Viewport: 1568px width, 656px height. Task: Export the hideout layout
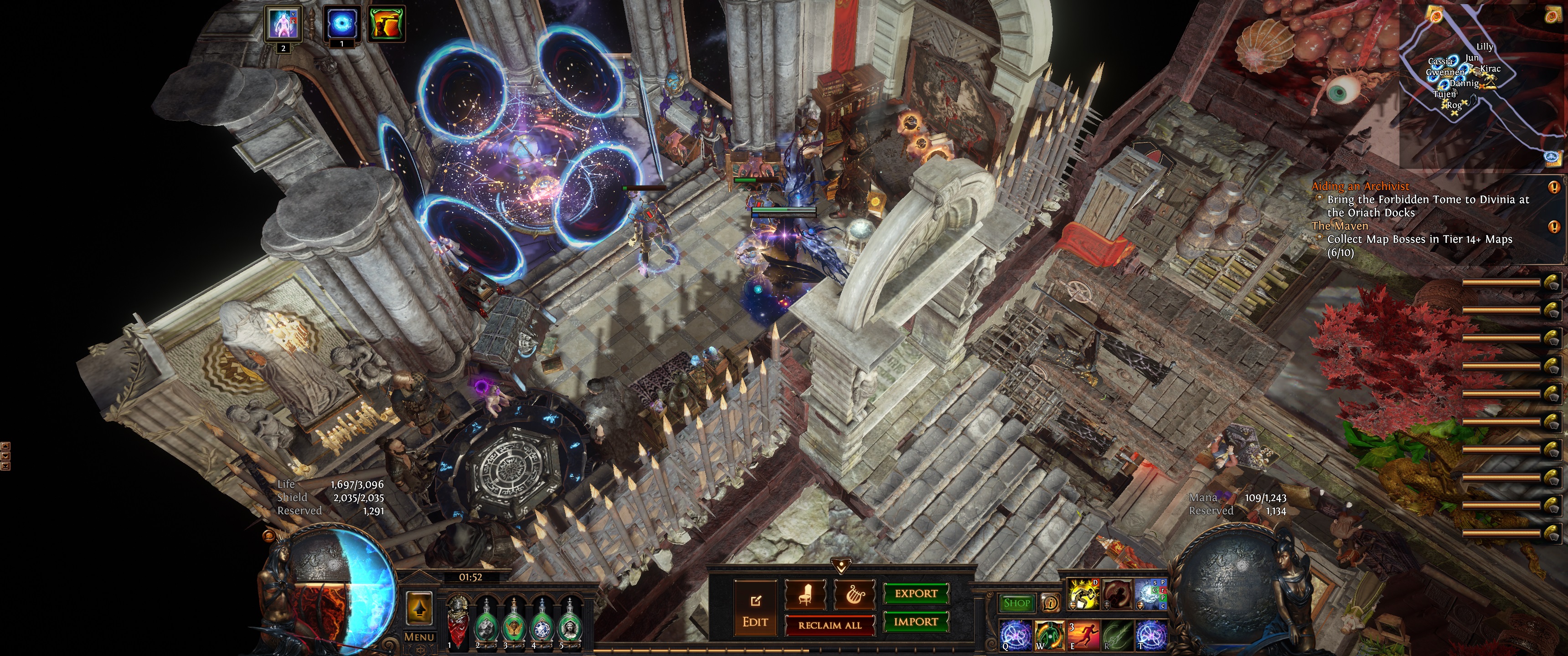(915, 594)
